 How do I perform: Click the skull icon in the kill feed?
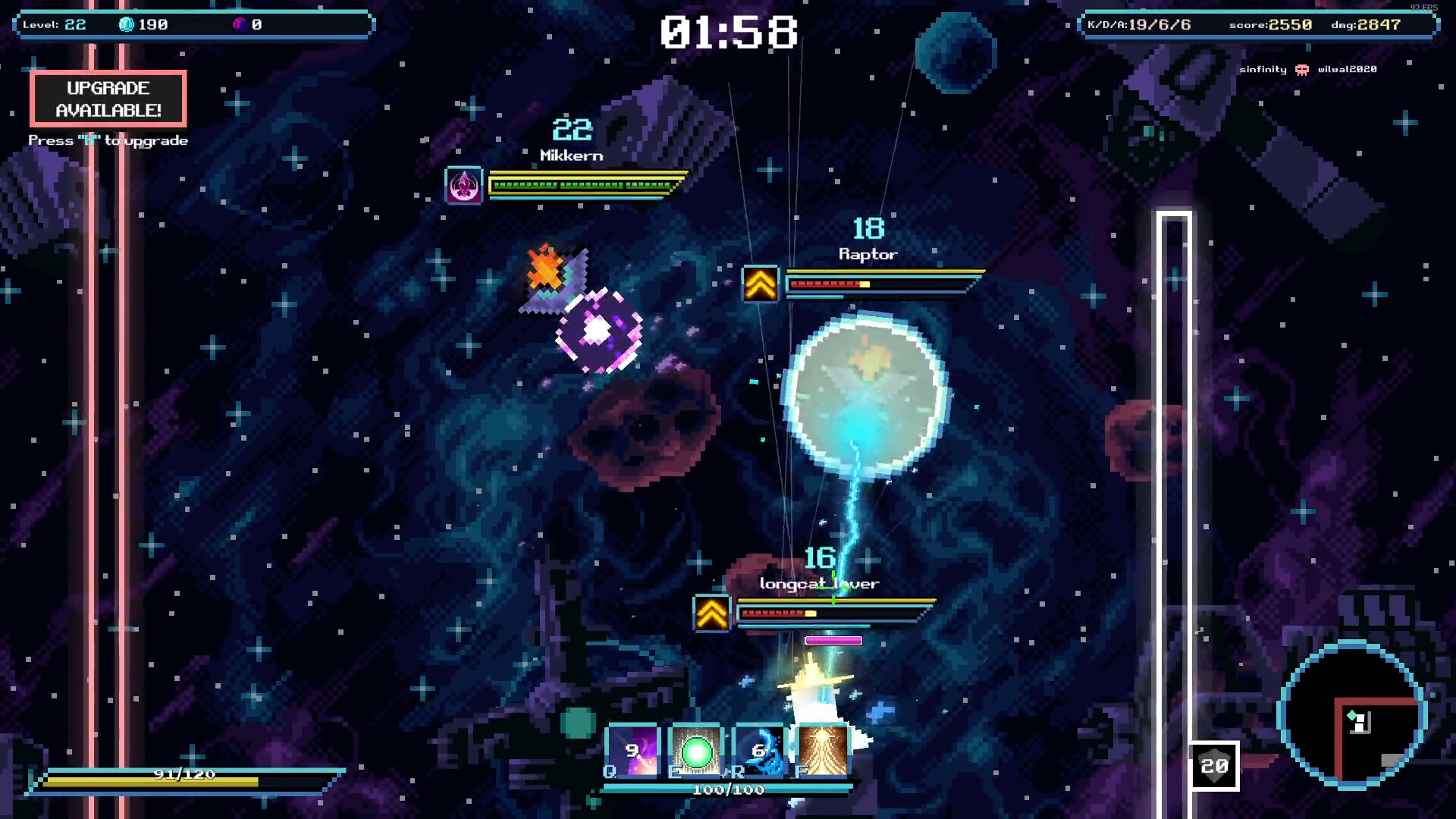click(x=1302, y=69)
